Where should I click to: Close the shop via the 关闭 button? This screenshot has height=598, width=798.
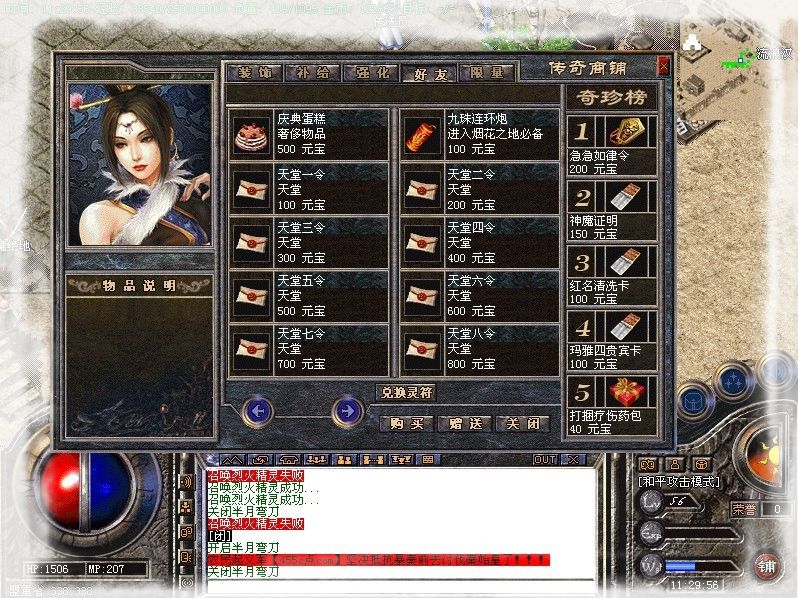(523, 423)
